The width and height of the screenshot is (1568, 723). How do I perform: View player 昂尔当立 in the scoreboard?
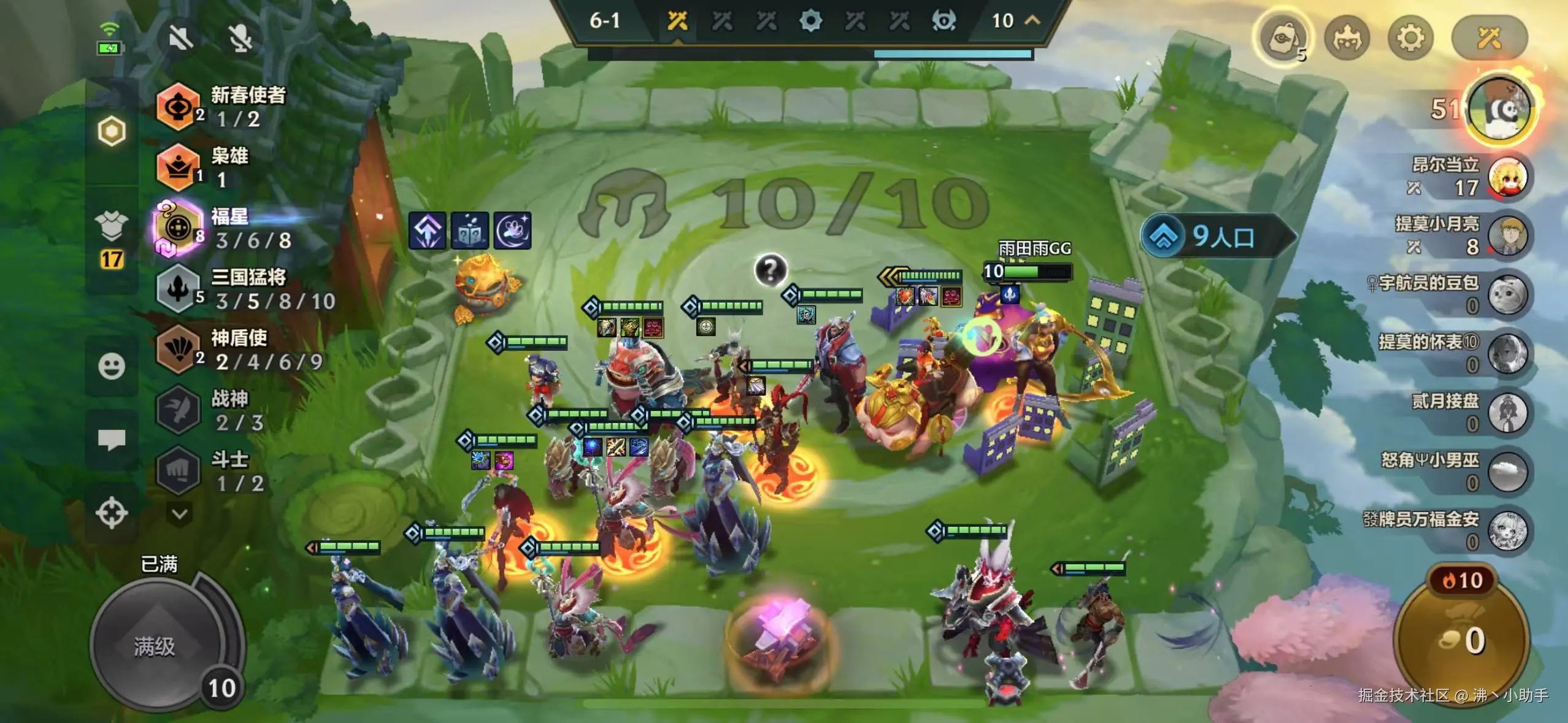tap(1472, 177)
